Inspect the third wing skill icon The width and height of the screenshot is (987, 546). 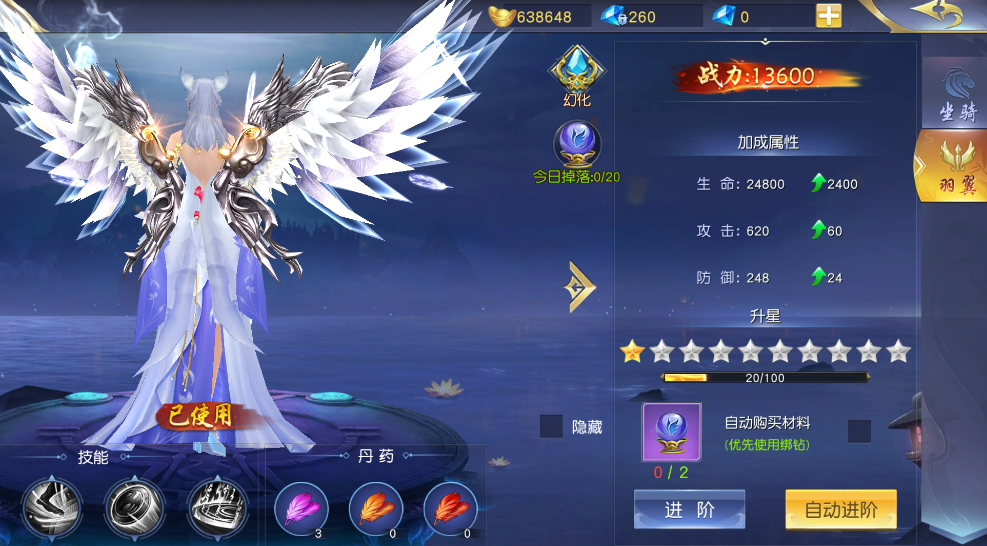(217, 507)
